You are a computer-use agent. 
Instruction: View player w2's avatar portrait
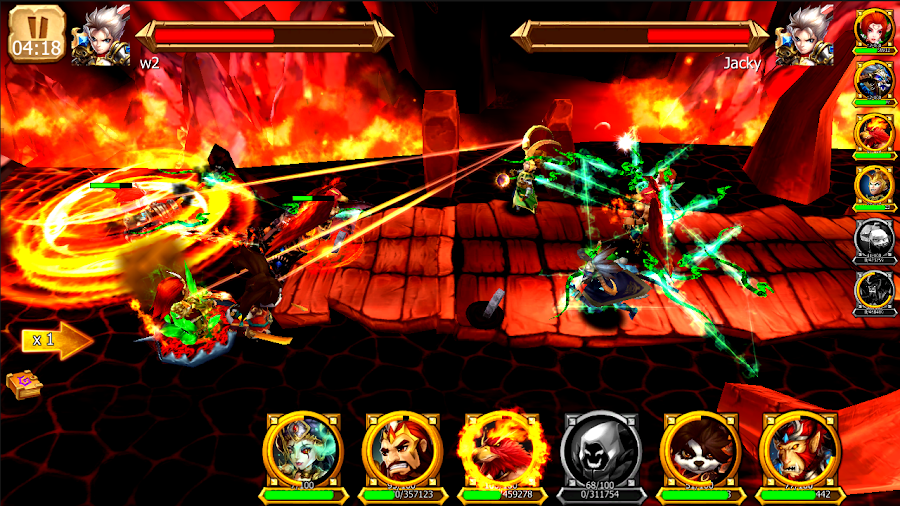(x=100, y=35)
